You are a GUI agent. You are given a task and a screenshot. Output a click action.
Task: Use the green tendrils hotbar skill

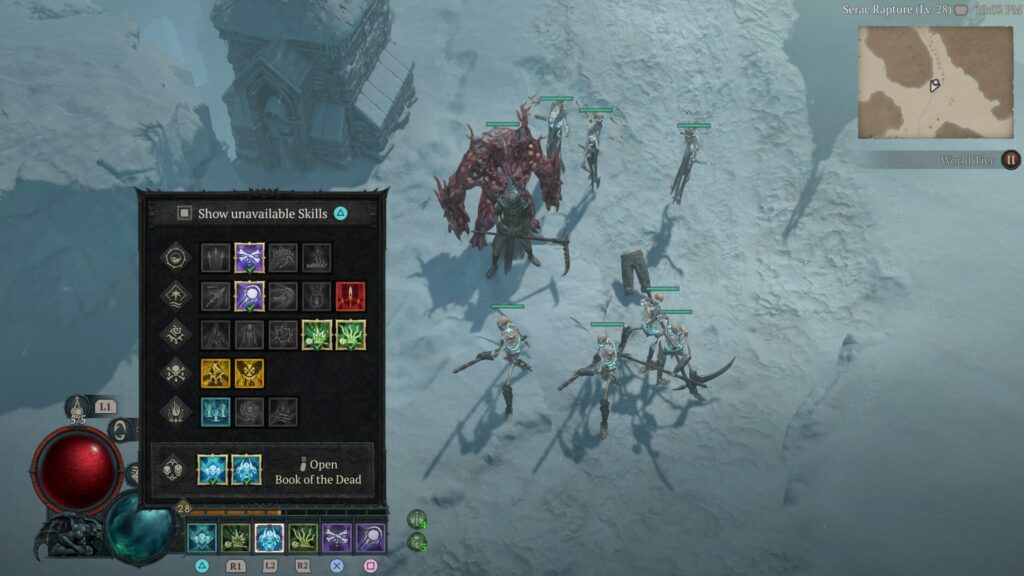click(303, 538)
